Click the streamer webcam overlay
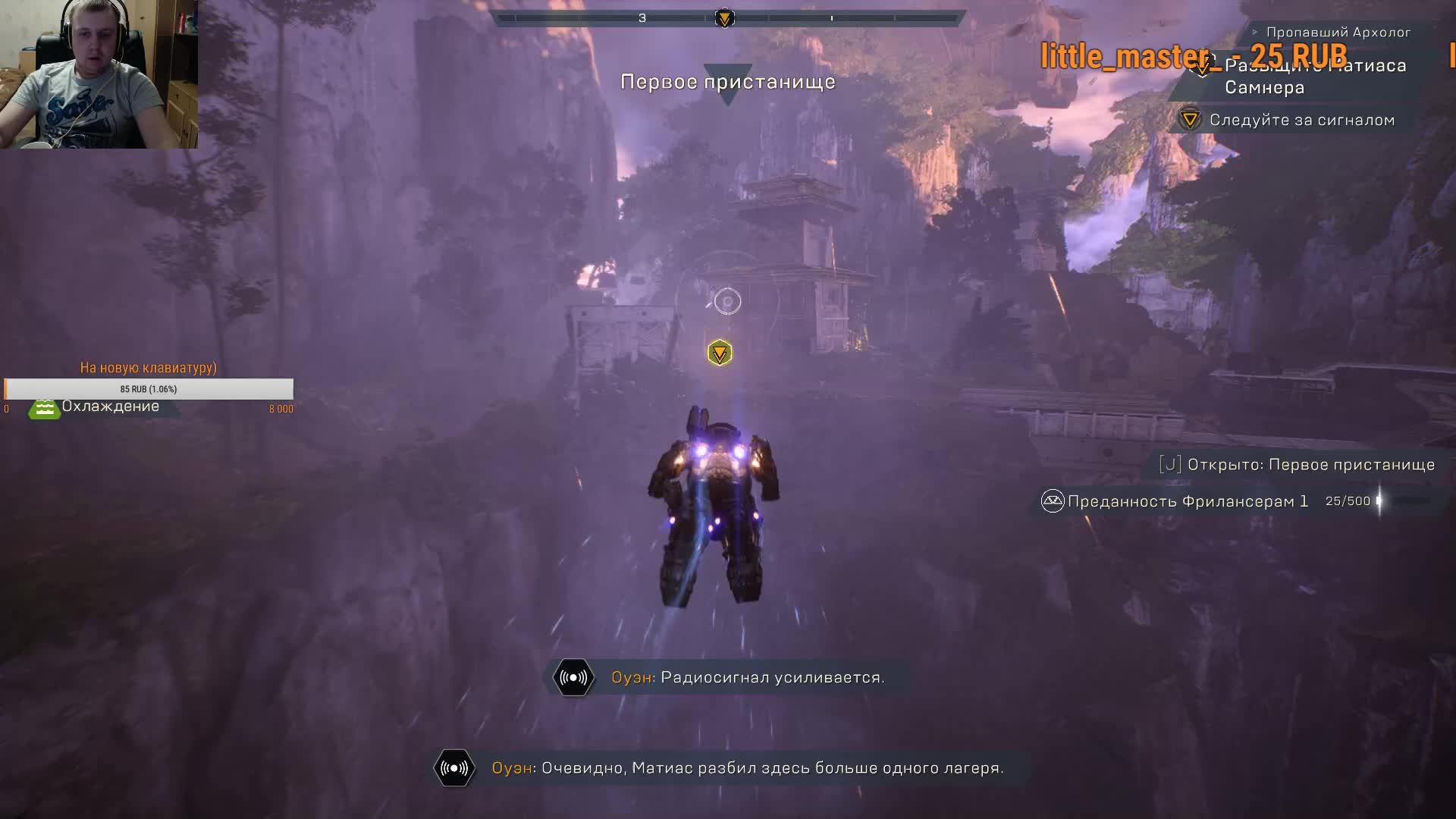 point(99,74)
